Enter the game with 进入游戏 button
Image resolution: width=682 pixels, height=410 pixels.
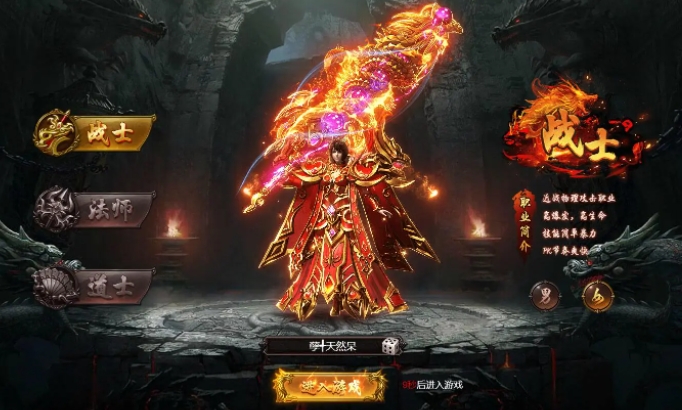coord(330,384)
